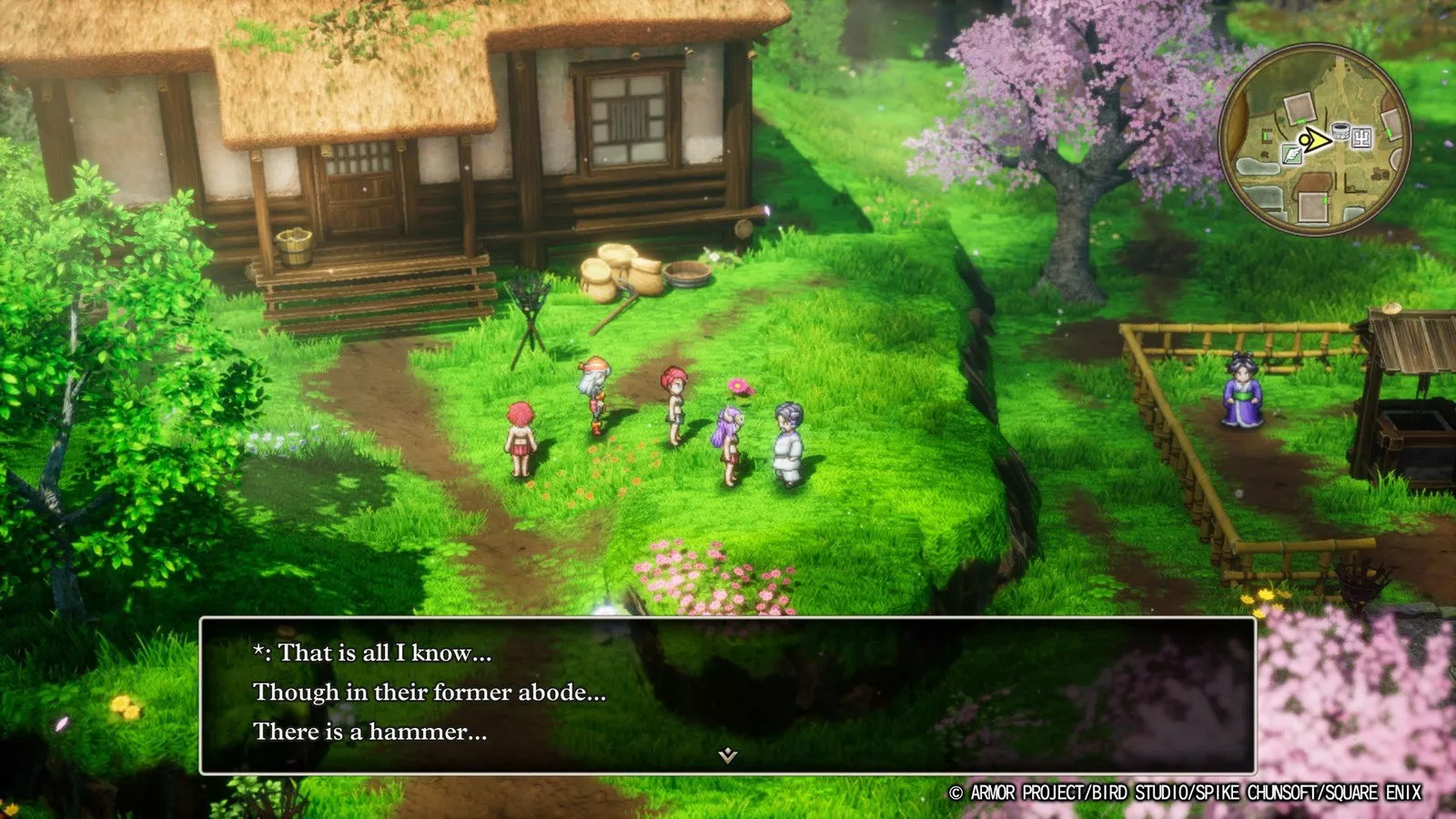This screenshot has height=819, width=1456.
Task: Open the circular village minimap
Action: pyautogui.click(x=1314, y=139)
